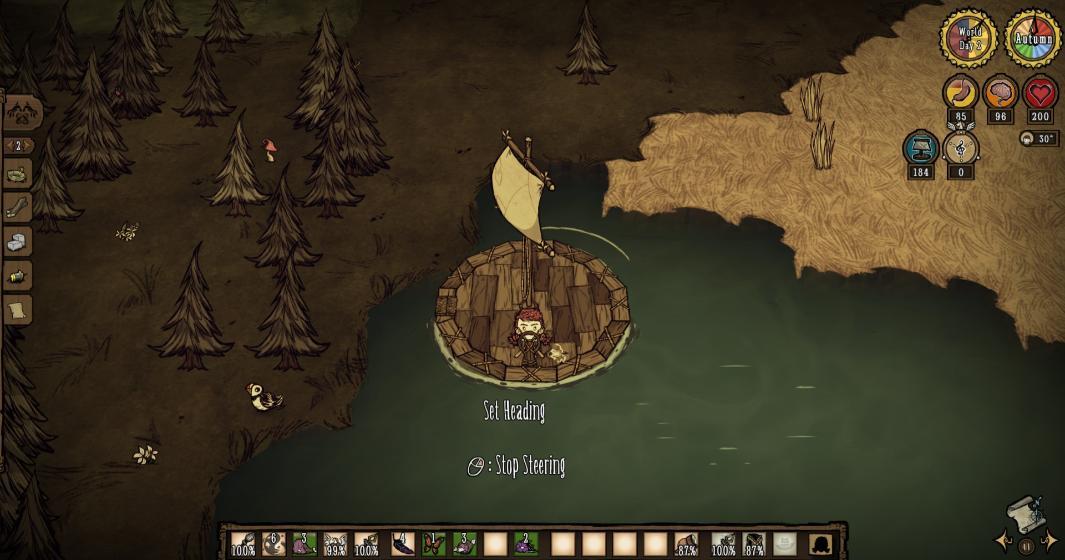1065x560 pixels.
Task: Select the two purple petals stack
Action: 526,543
